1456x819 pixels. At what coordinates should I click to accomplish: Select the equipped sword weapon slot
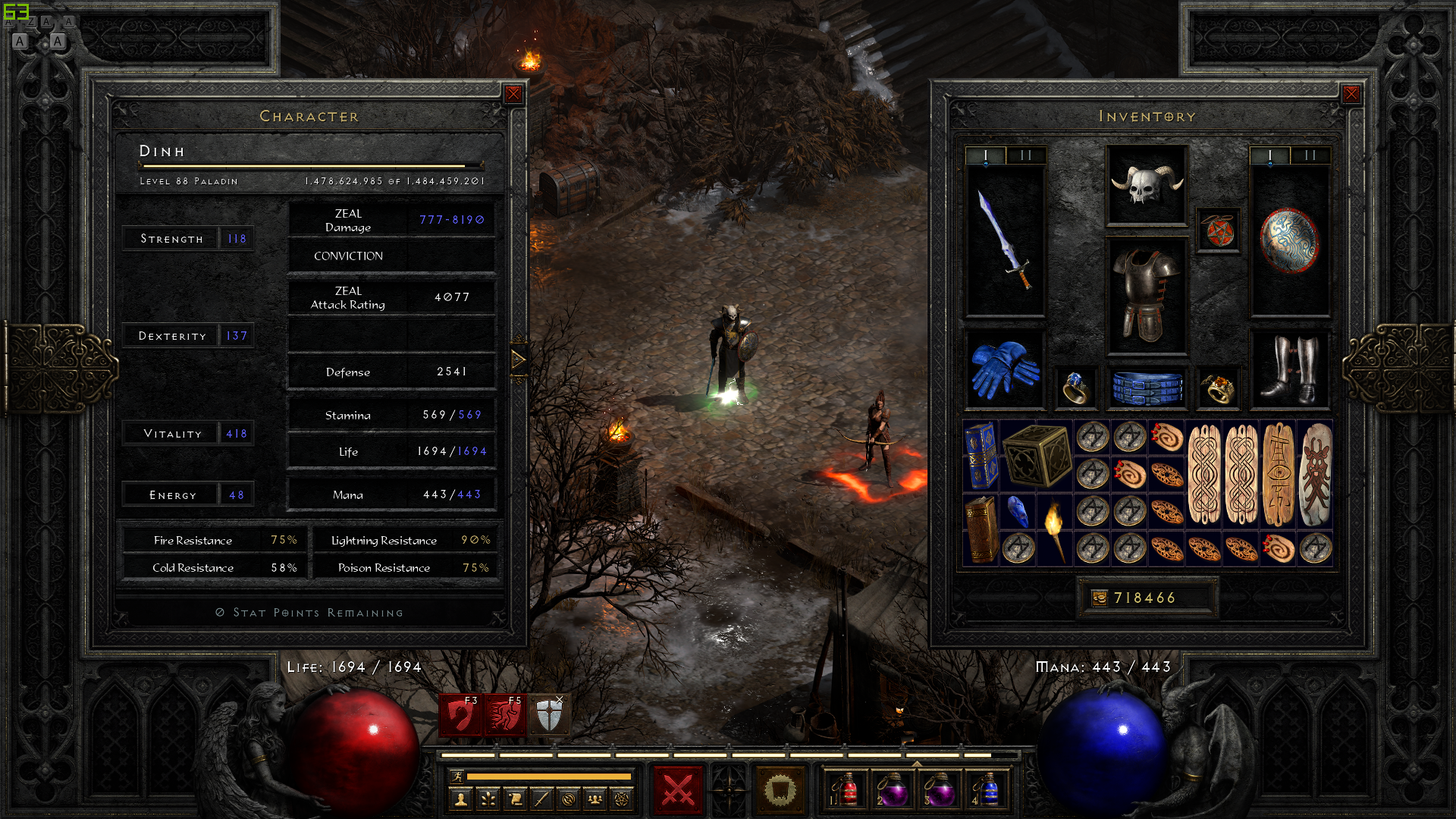[x=1005, y=240]
